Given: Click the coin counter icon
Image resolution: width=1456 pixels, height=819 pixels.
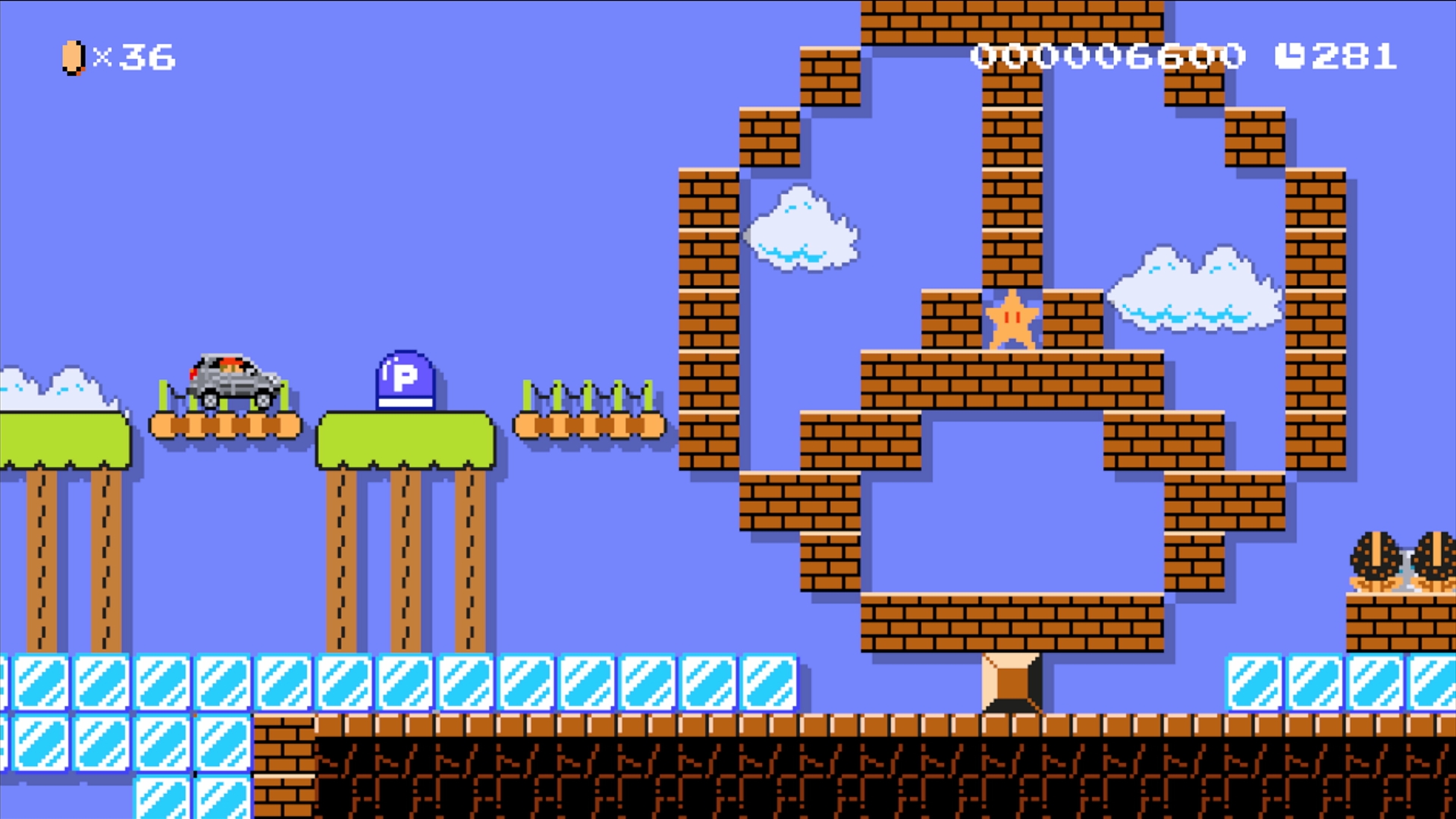Looking at the screenshot, I should (x=71, y=55).
